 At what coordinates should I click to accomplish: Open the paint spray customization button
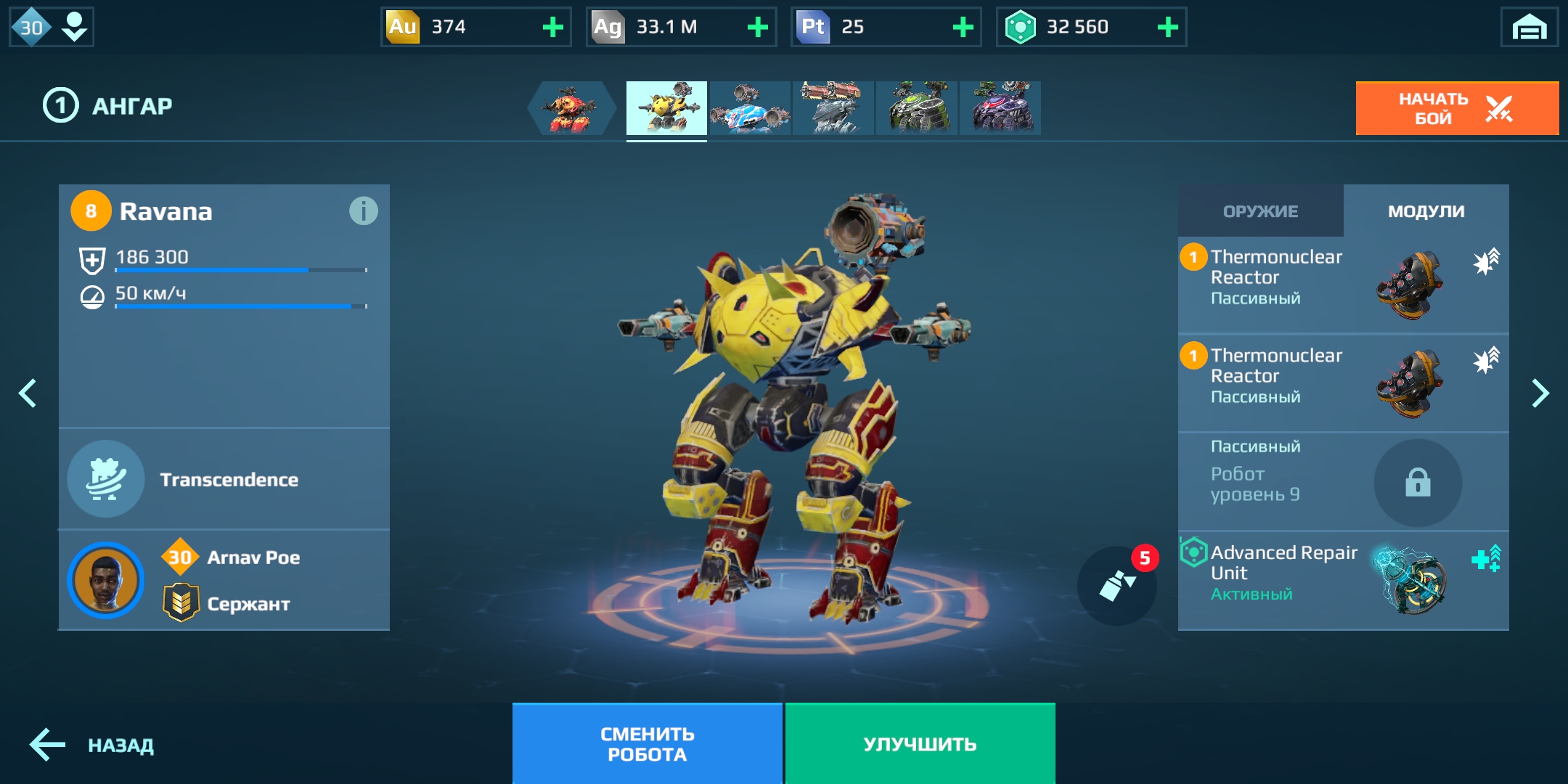coord(1116,585)
